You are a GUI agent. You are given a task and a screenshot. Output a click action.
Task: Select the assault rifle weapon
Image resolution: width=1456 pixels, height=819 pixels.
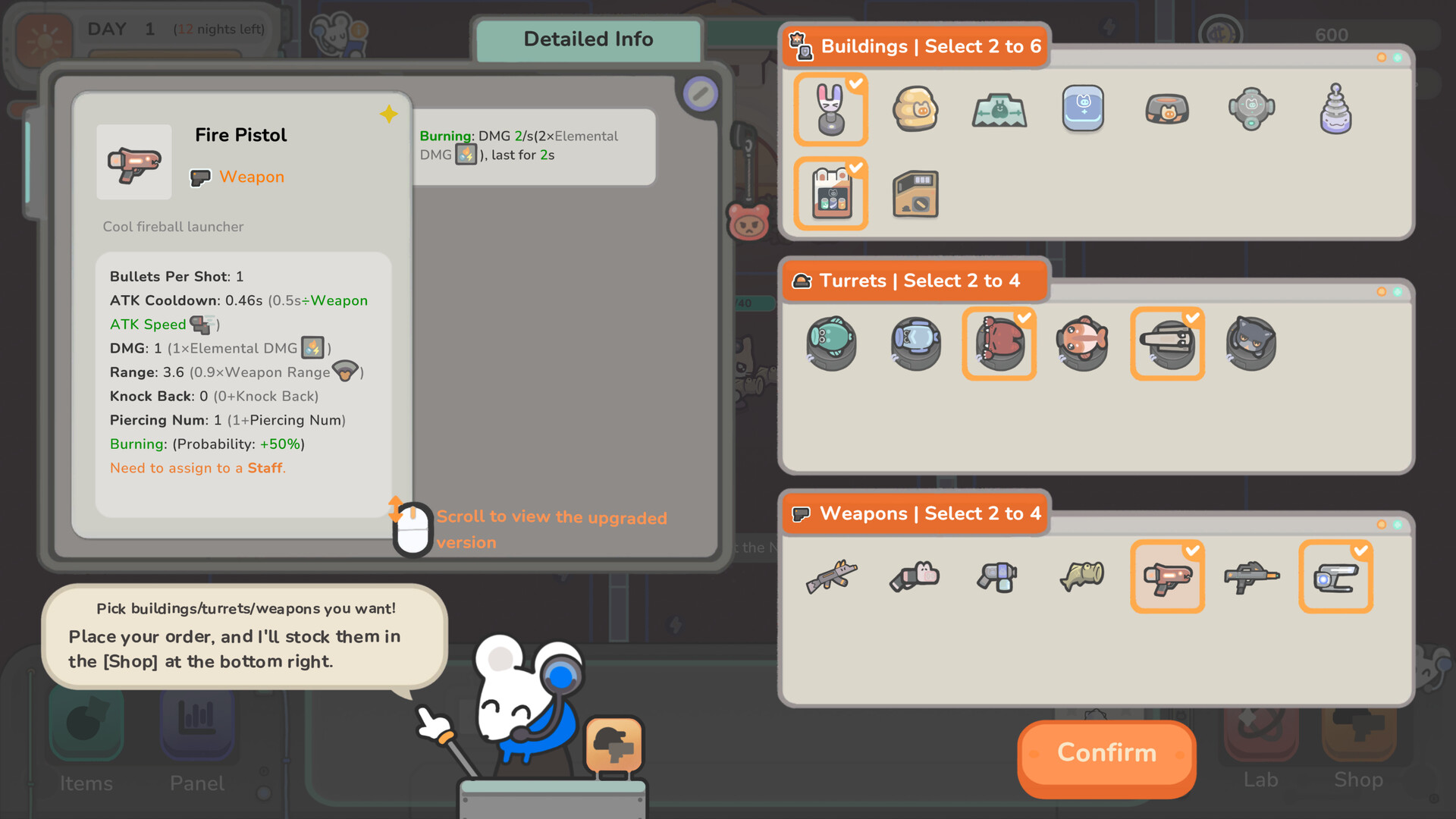click(830, 576)
